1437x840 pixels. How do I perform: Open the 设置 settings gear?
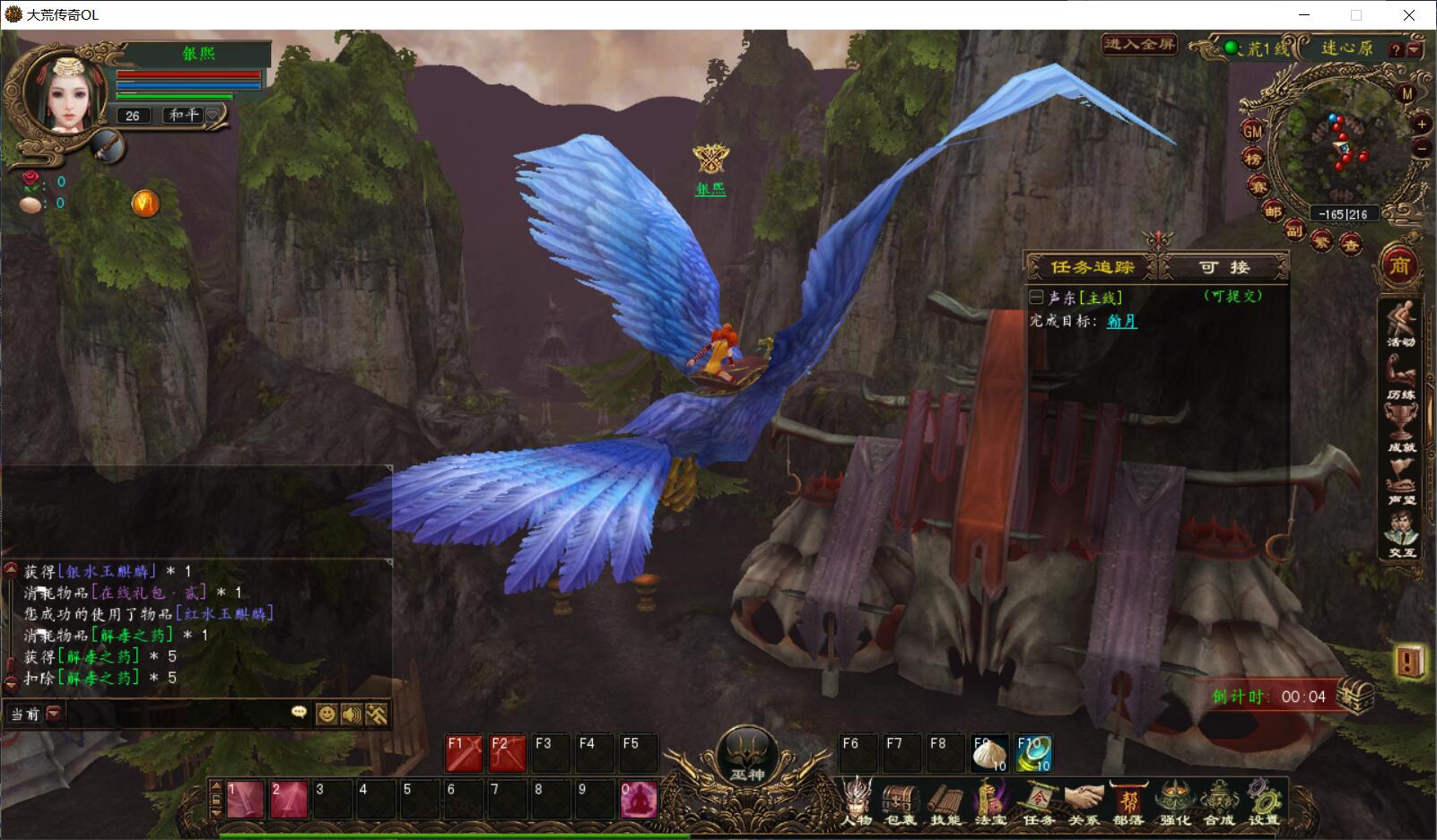pos(1264,802)
